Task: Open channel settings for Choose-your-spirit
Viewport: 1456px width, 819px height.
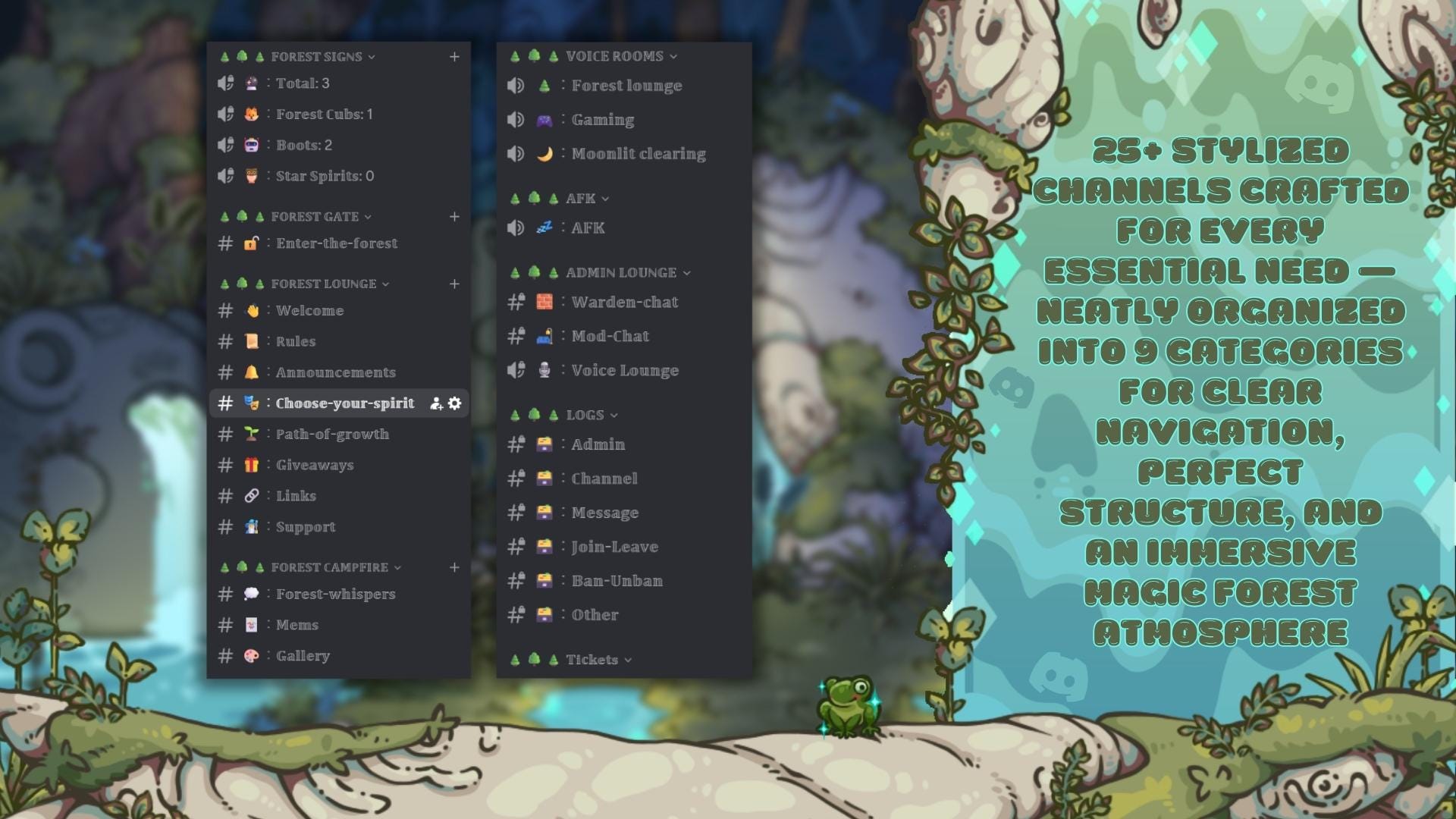Action: [x=453, y=404]
